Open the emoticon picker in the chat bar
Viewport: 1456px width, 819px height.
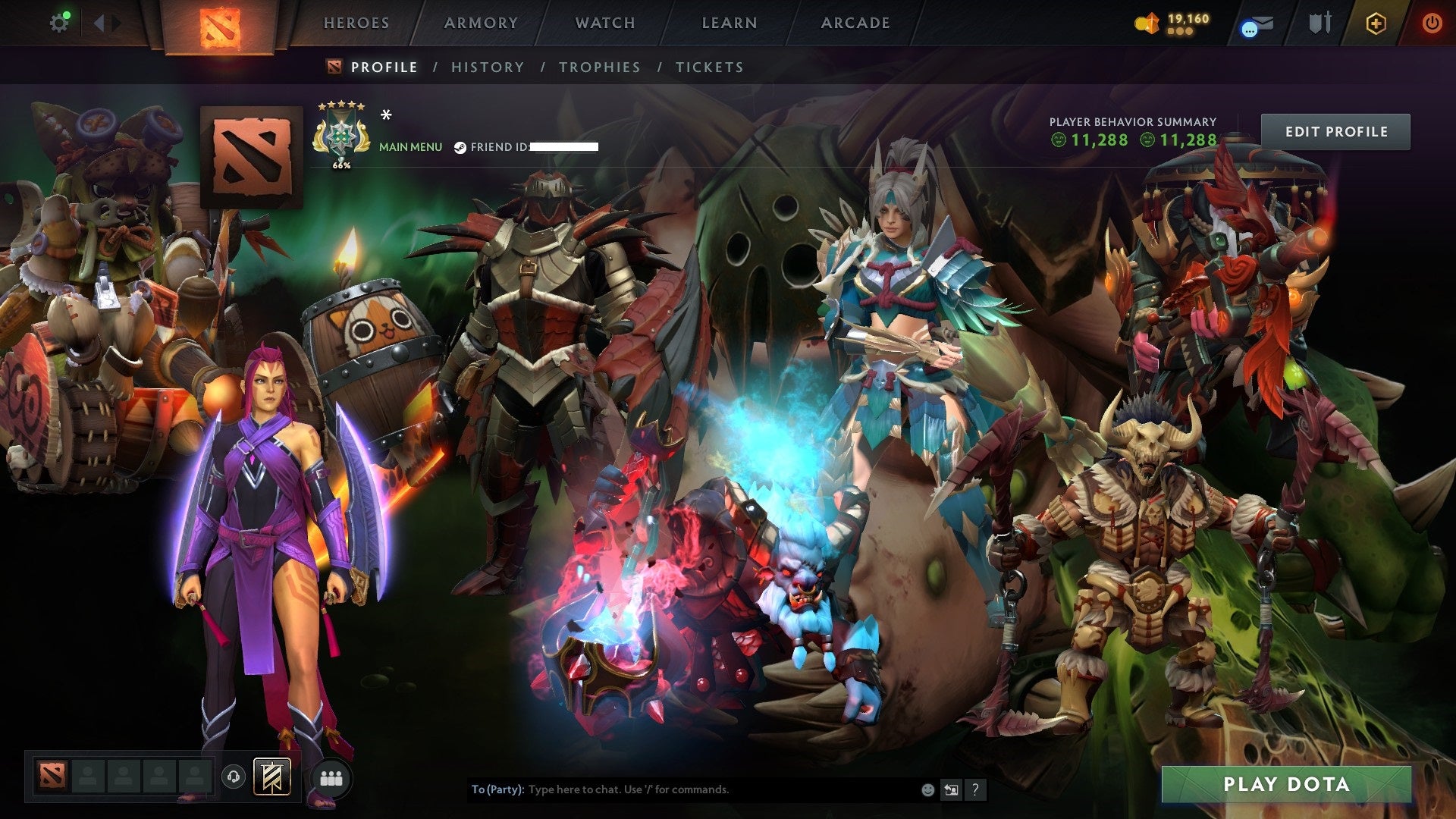927,789
